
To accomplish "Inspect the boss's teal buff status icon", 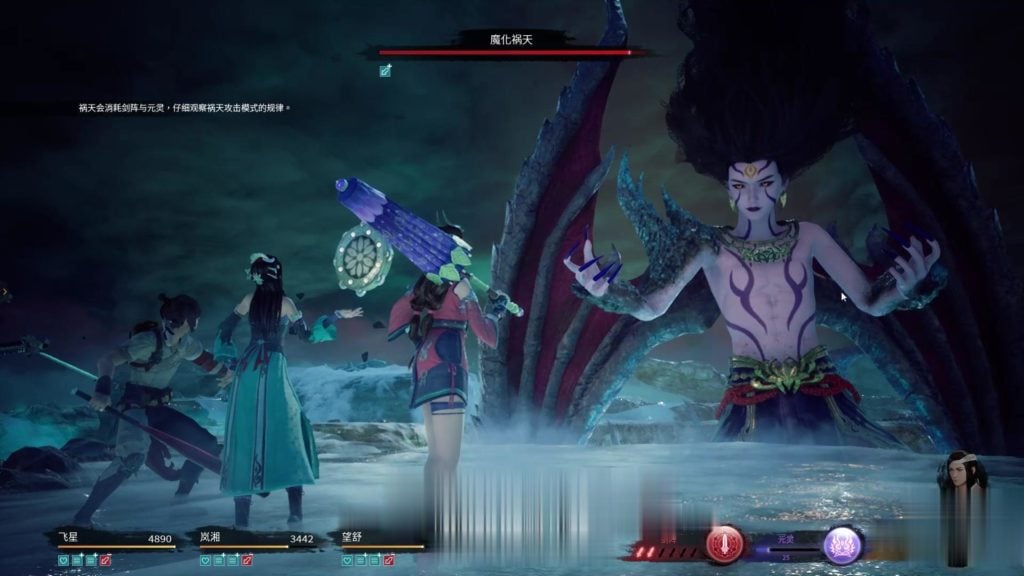I will click(386, 70).
